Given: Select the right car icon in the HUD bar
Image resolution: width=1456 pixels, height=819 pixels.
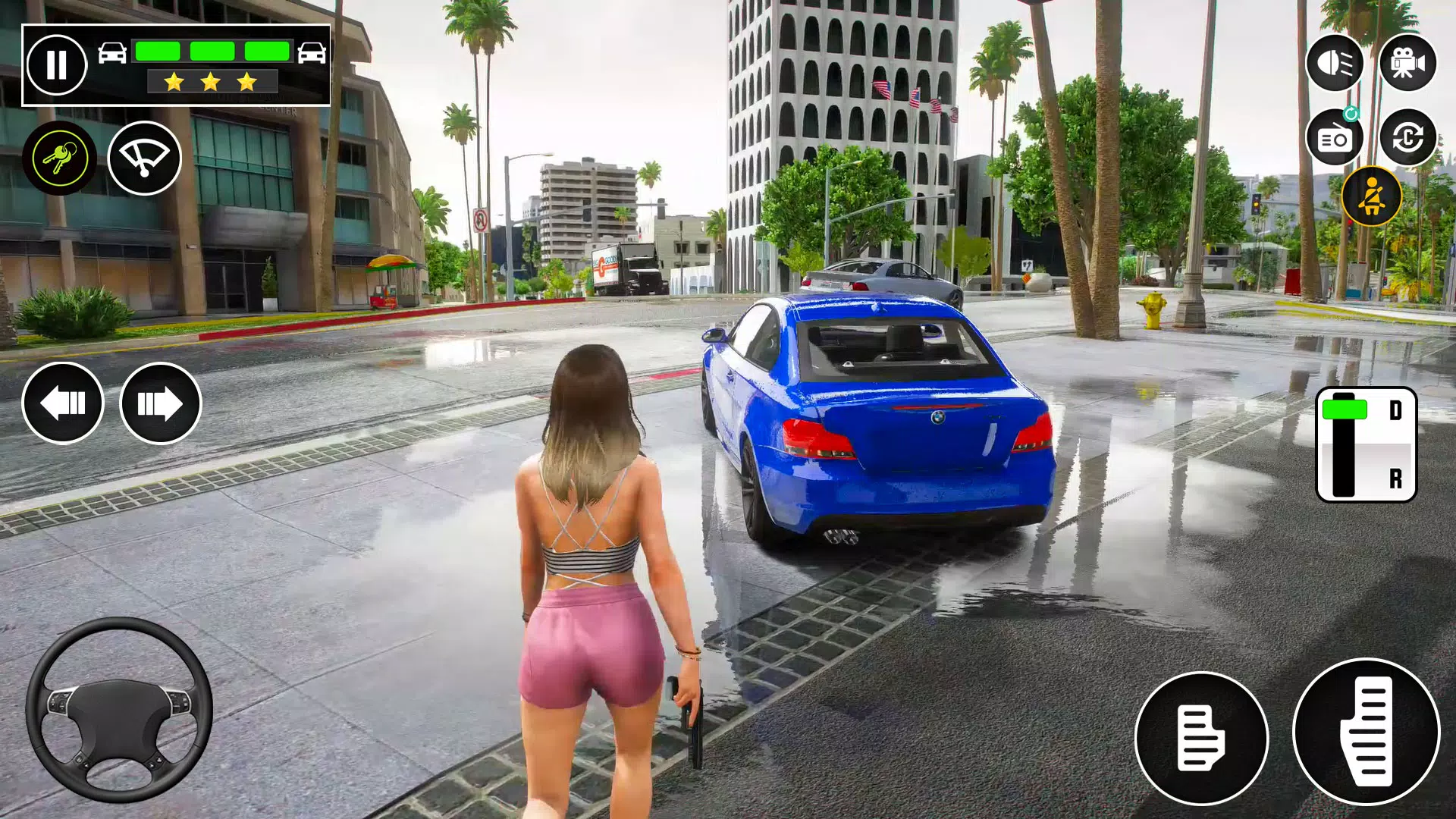Looking at the screenshot, I should point(313,52).
